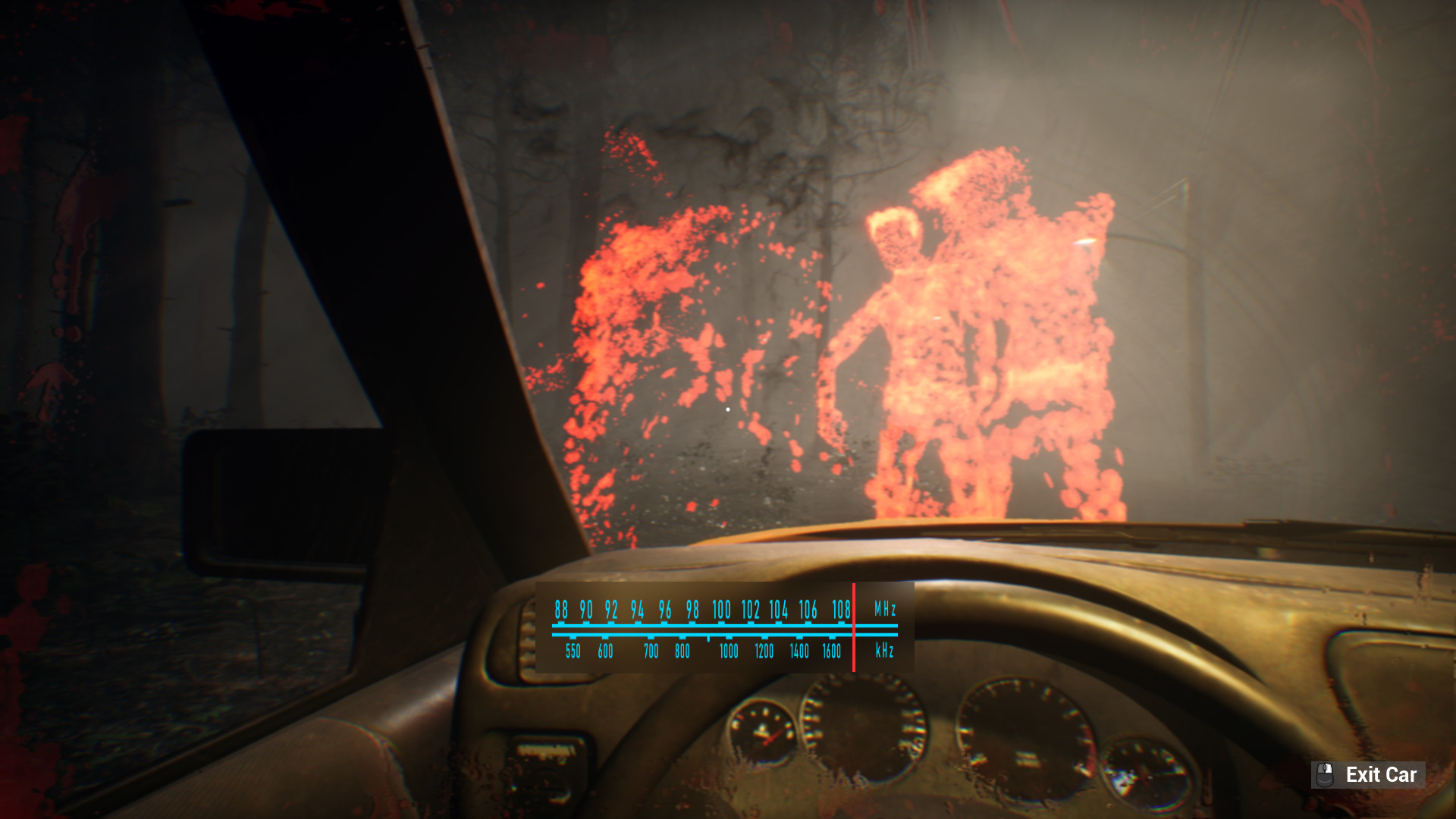Screen dimensions: 1456x819
Task: Switch the radio to 96 MHz
Action: (x=665, y=609)
